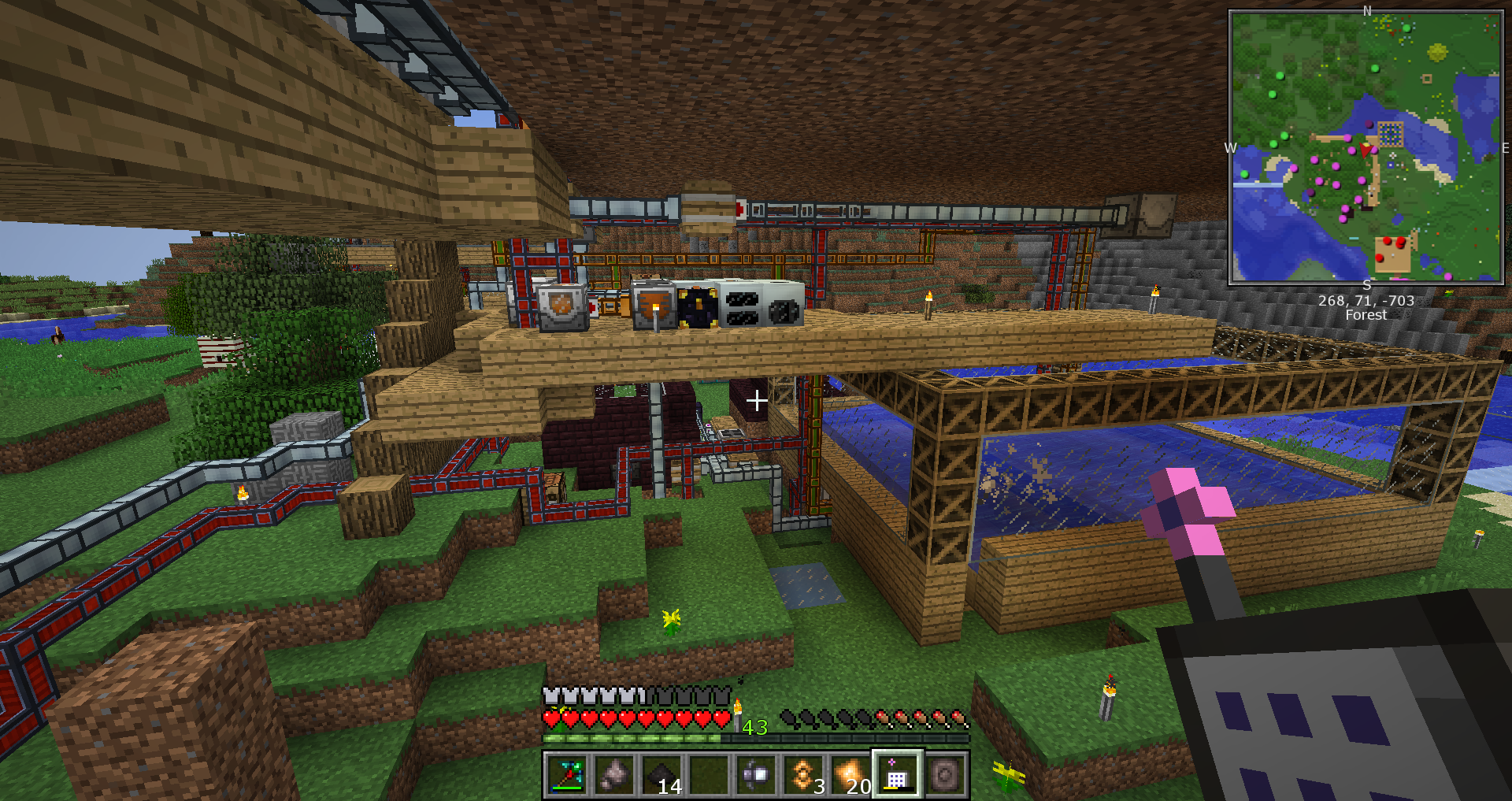Toggle the torch on the wooden platform railing
The height and width of the screenshot is (801, 1512).
click(x=929, y=303)
